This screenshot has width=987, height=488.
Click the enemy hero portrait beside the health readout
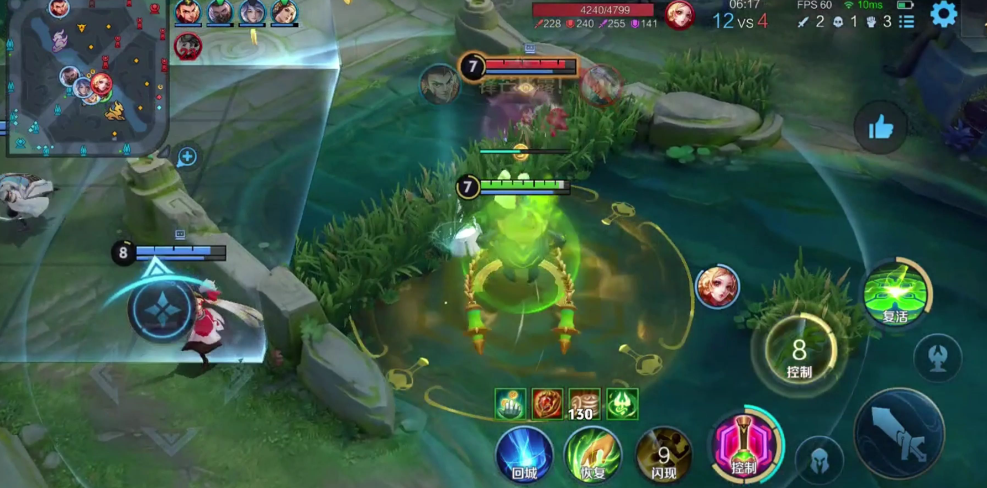pyautogui.click(x=680, y=14)
